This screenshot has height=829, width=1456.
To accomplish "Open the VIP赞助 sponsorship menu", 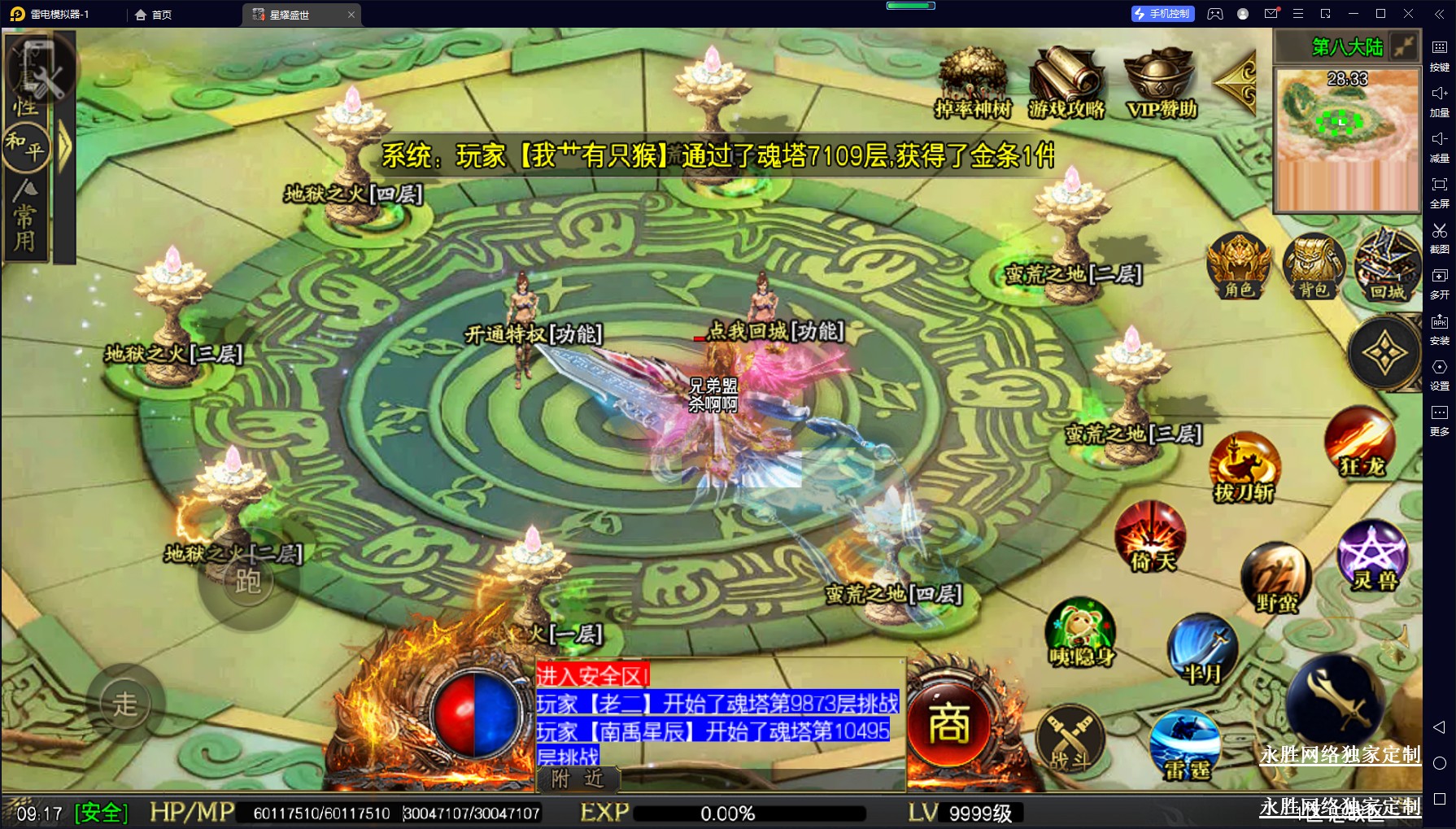I will point(1161,82).
